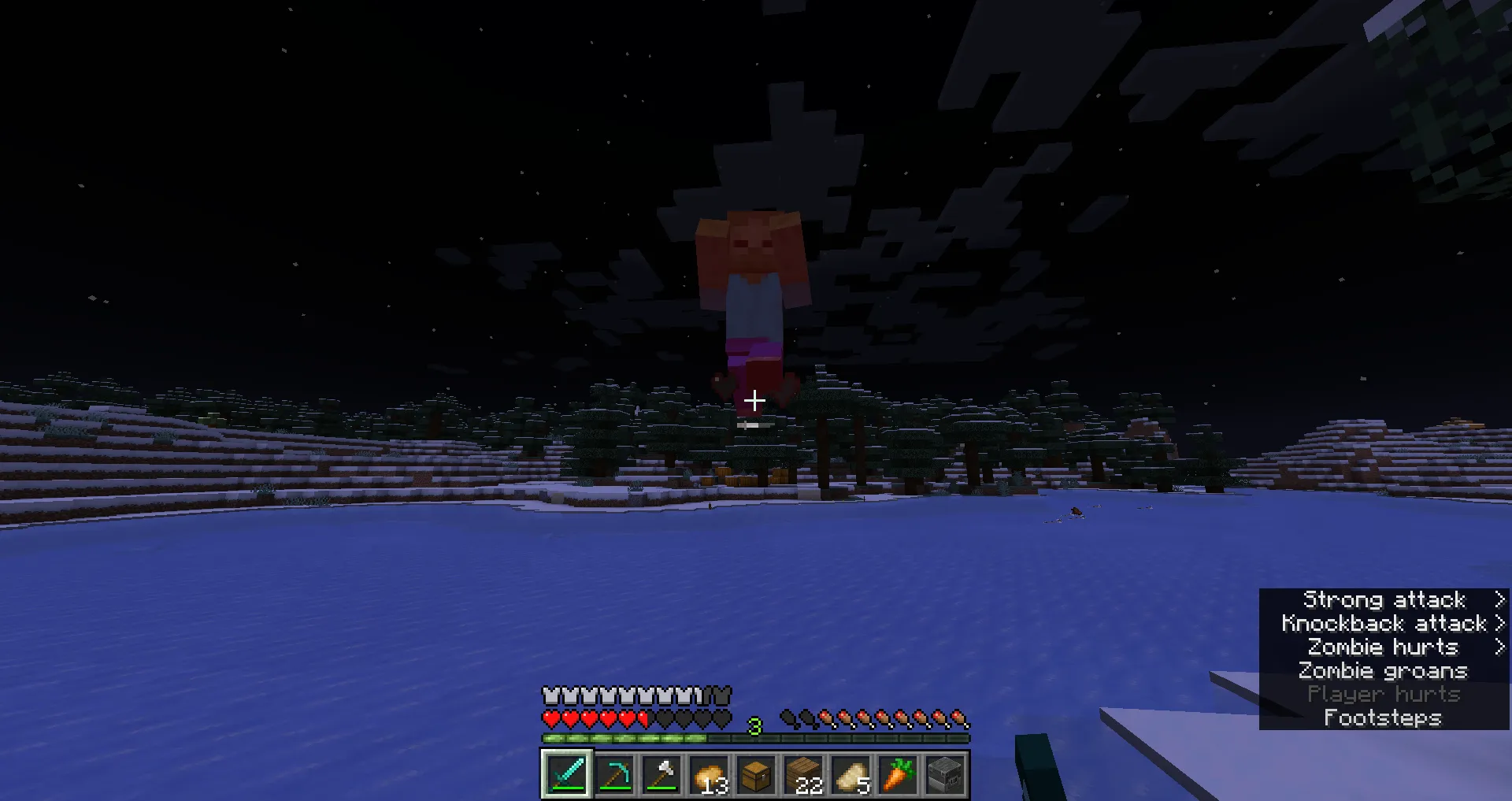Click the Footsteps subtitle entry
The image size is (1512, 801).
point(1383,718)
